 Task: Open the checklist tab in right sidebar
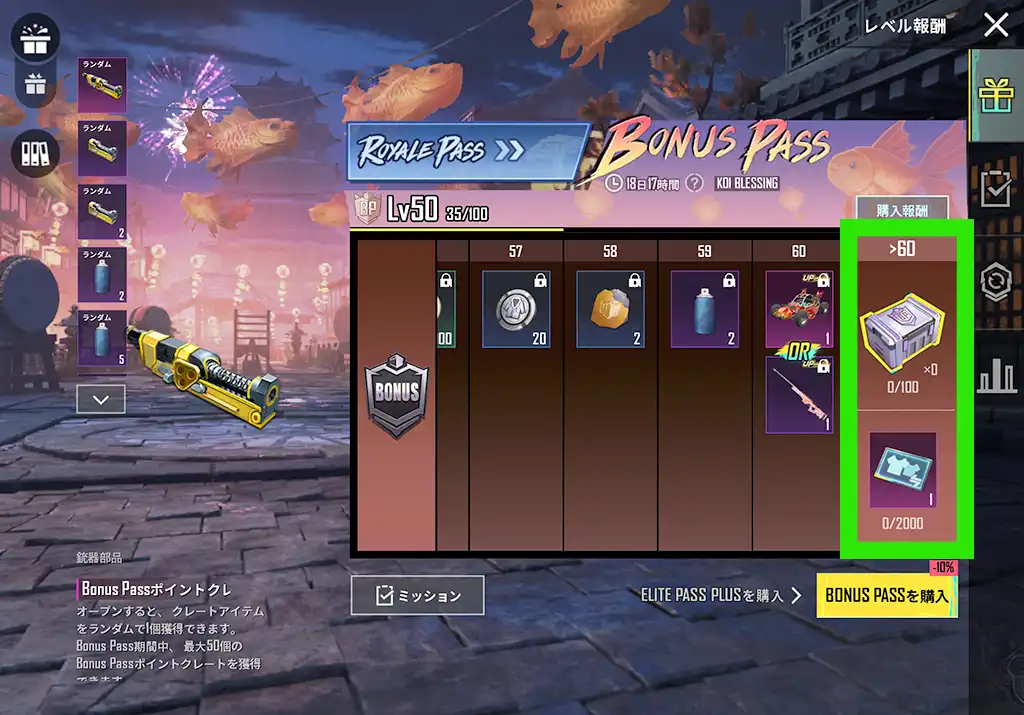(x=996, y=189)
